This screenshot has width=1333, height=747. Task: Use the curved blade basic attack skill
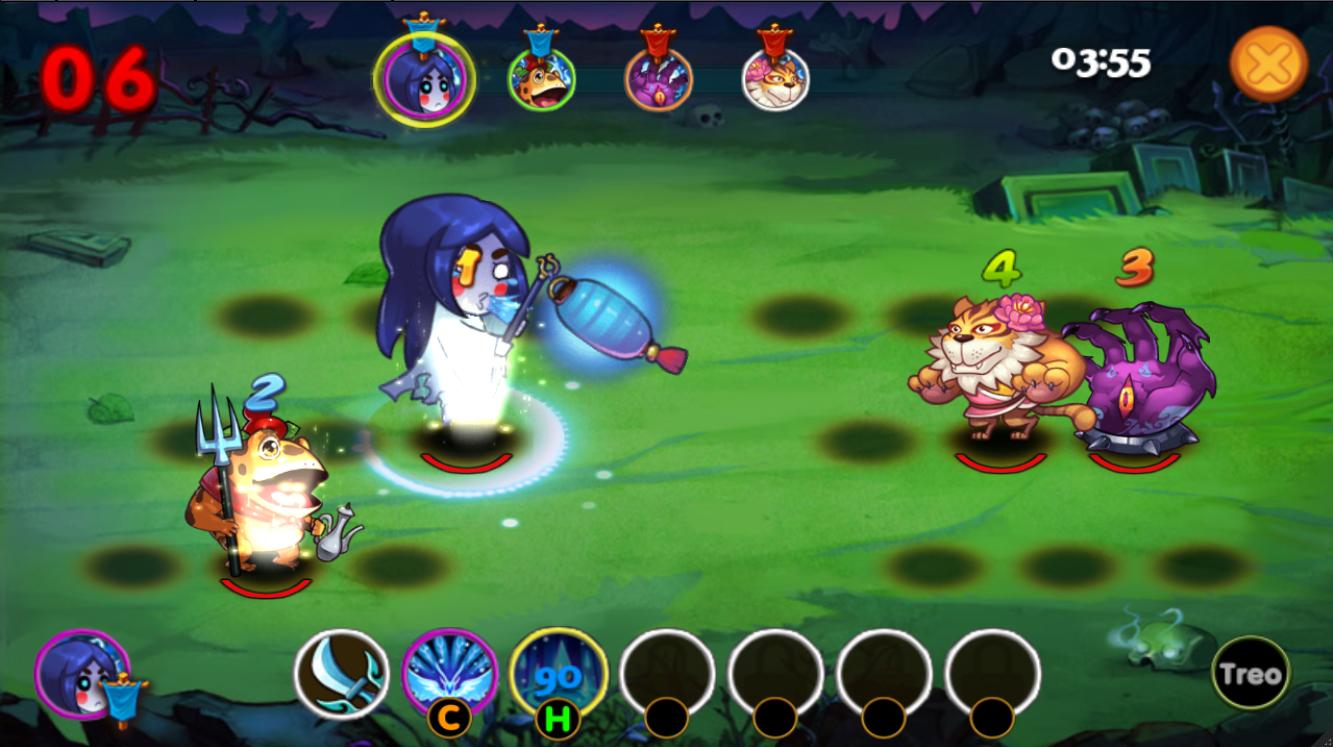[341, 674]
